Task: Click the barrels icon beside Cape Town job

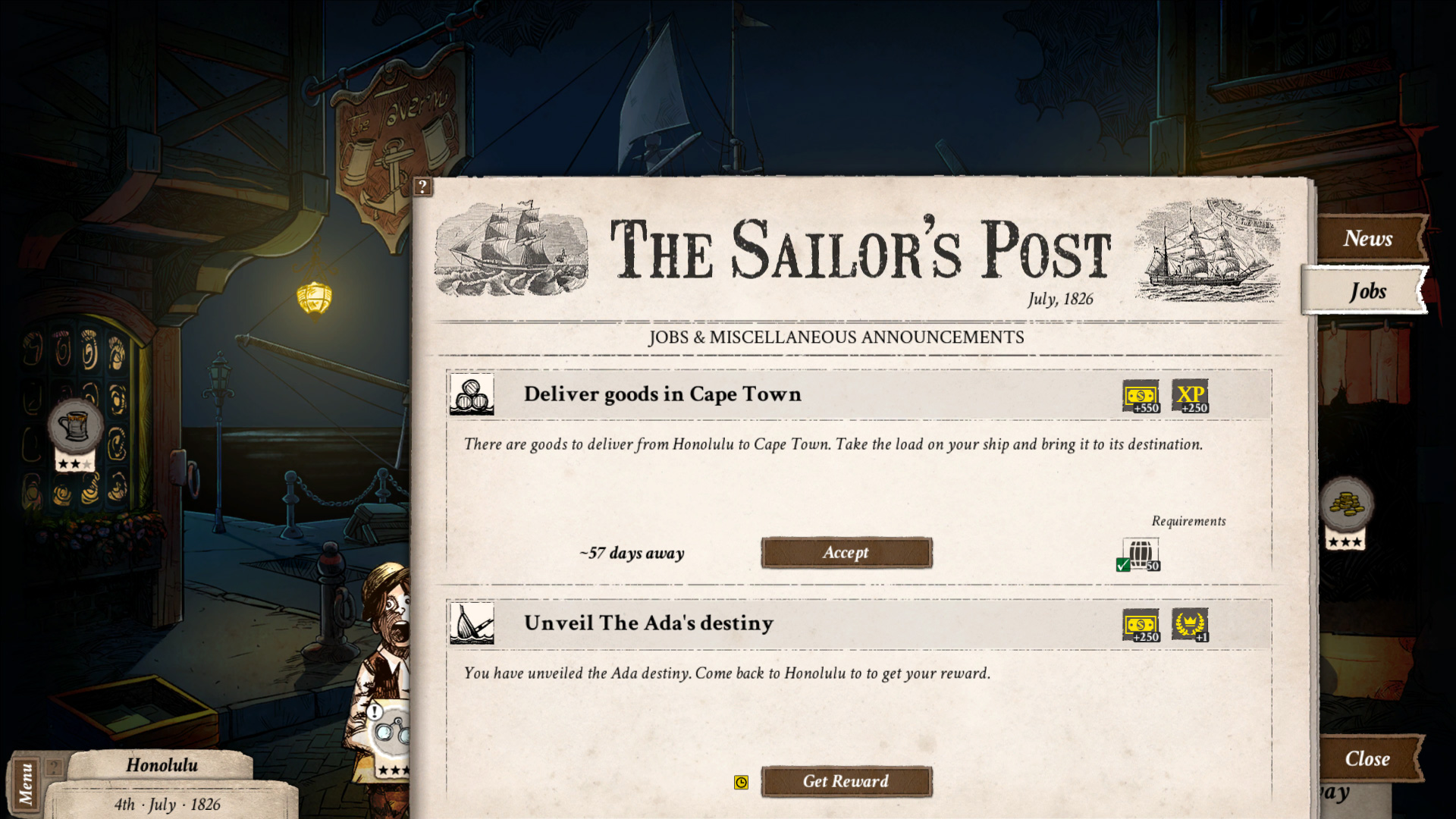Action: click(472, 395)
